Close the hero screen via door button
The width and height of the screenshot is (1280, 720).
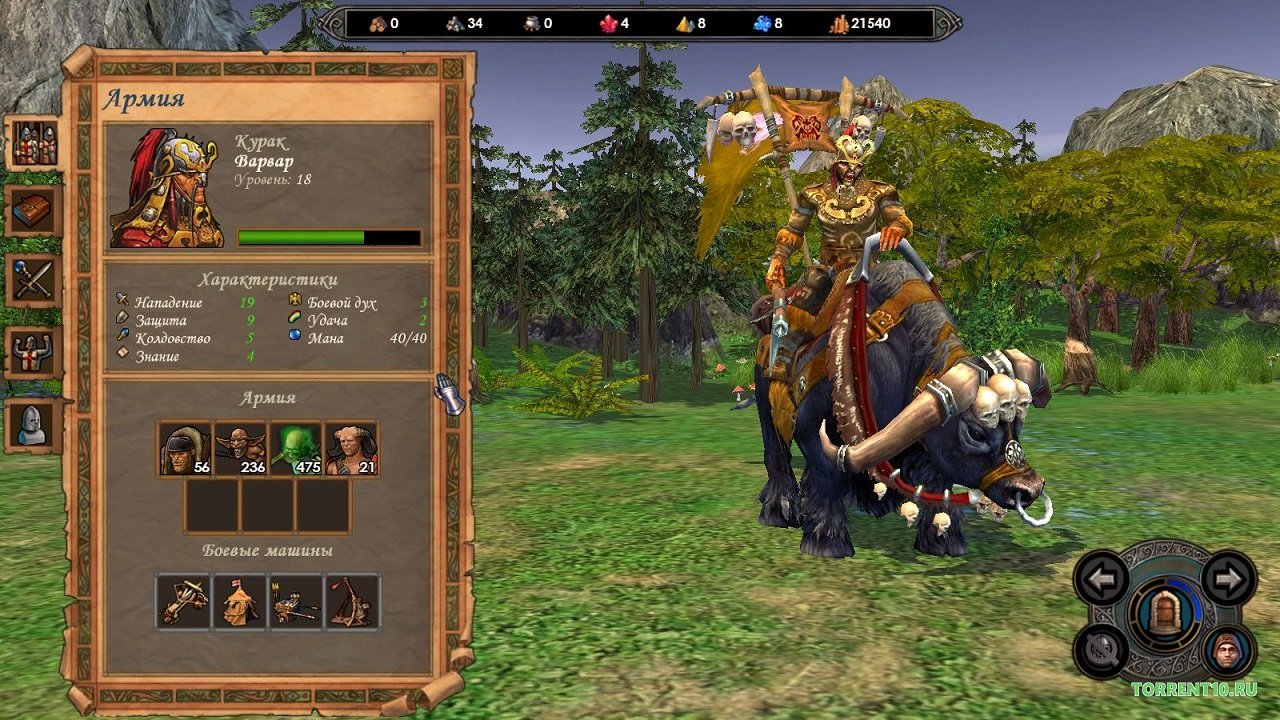[x=1165, y=615]
